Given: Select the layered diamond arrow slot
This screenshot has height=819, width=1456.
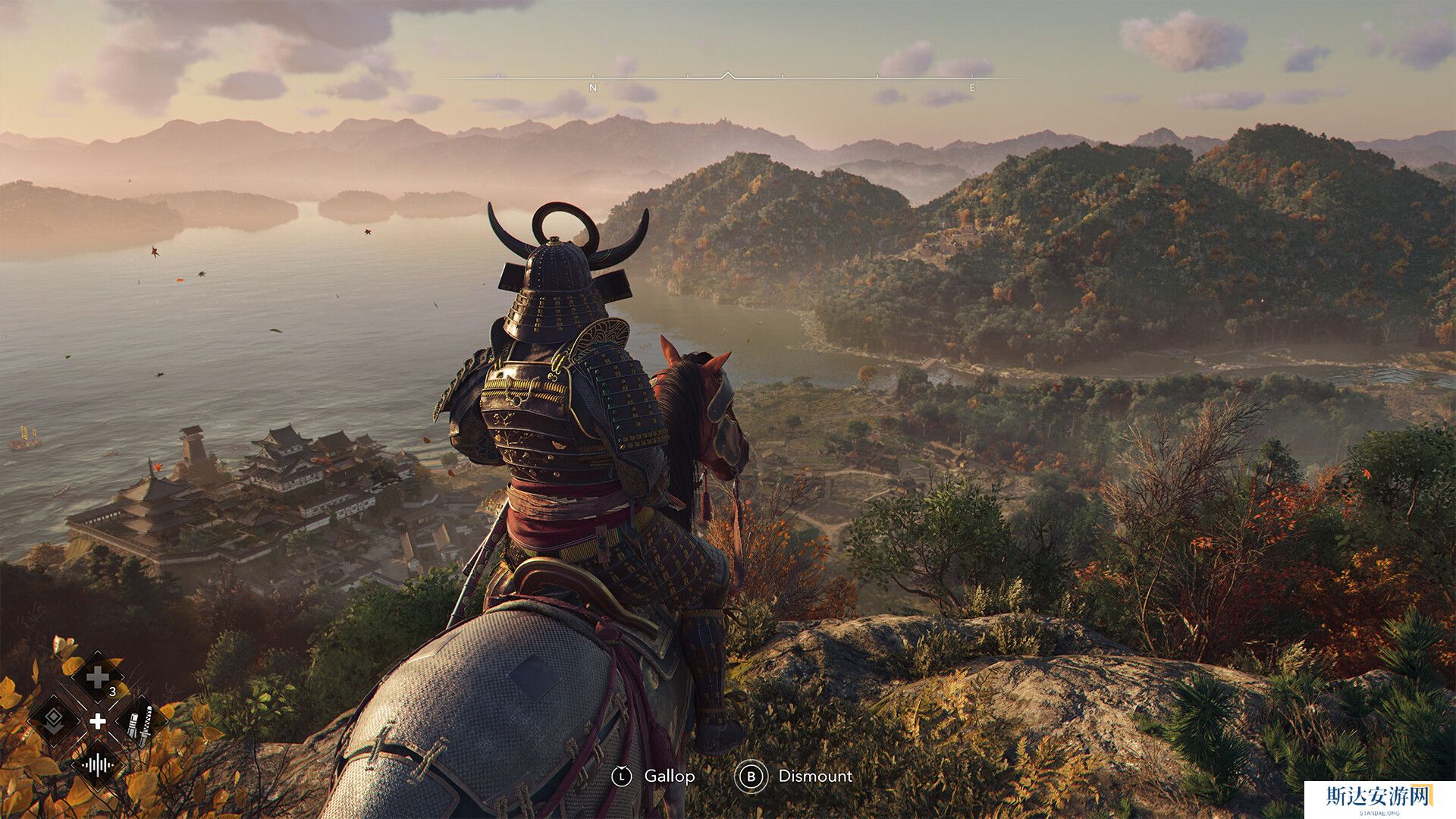Looking at the screenshot, I should point(53,720).
